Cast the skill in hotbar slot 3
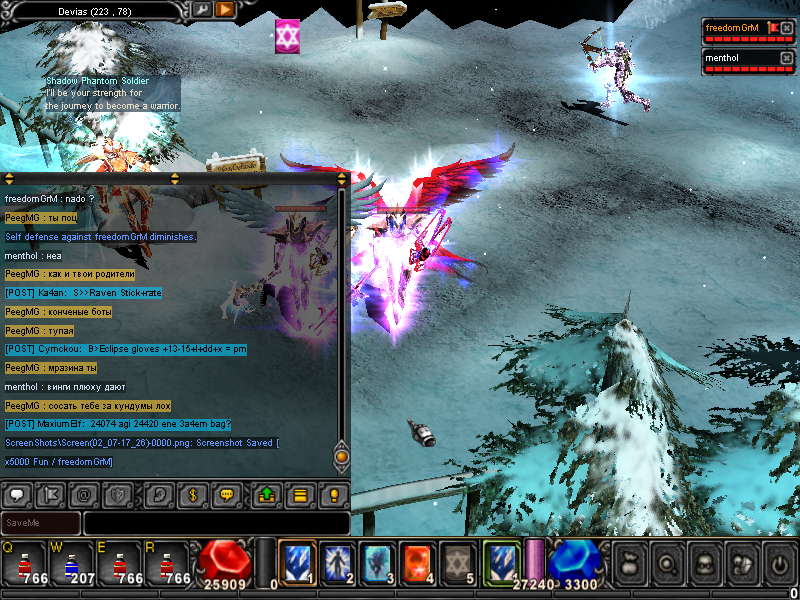 click(x=377, y=562)
